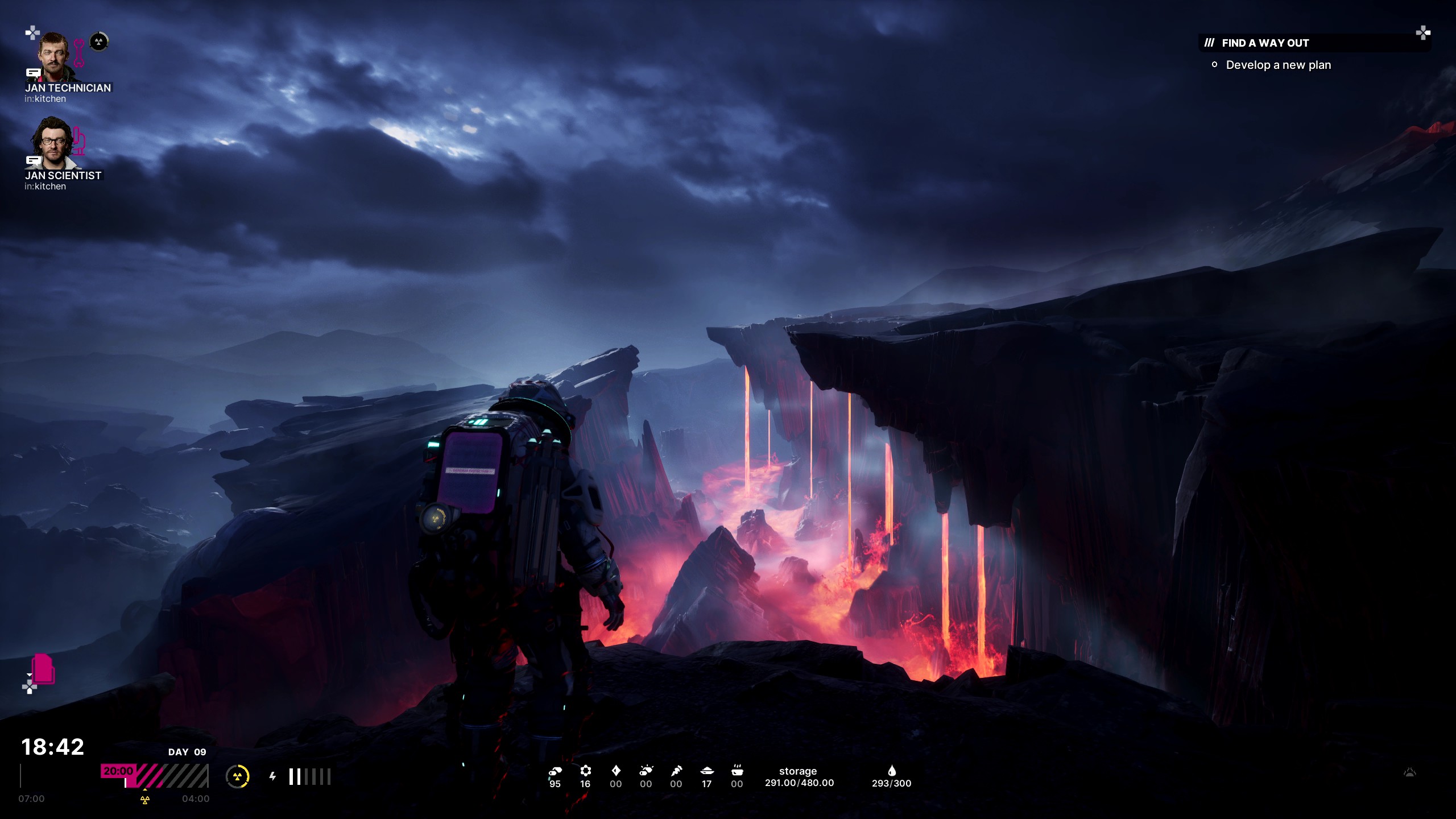Click the gear resource icon showing 16
Screen dimensions: 1456x819
[x=585, y=771]
